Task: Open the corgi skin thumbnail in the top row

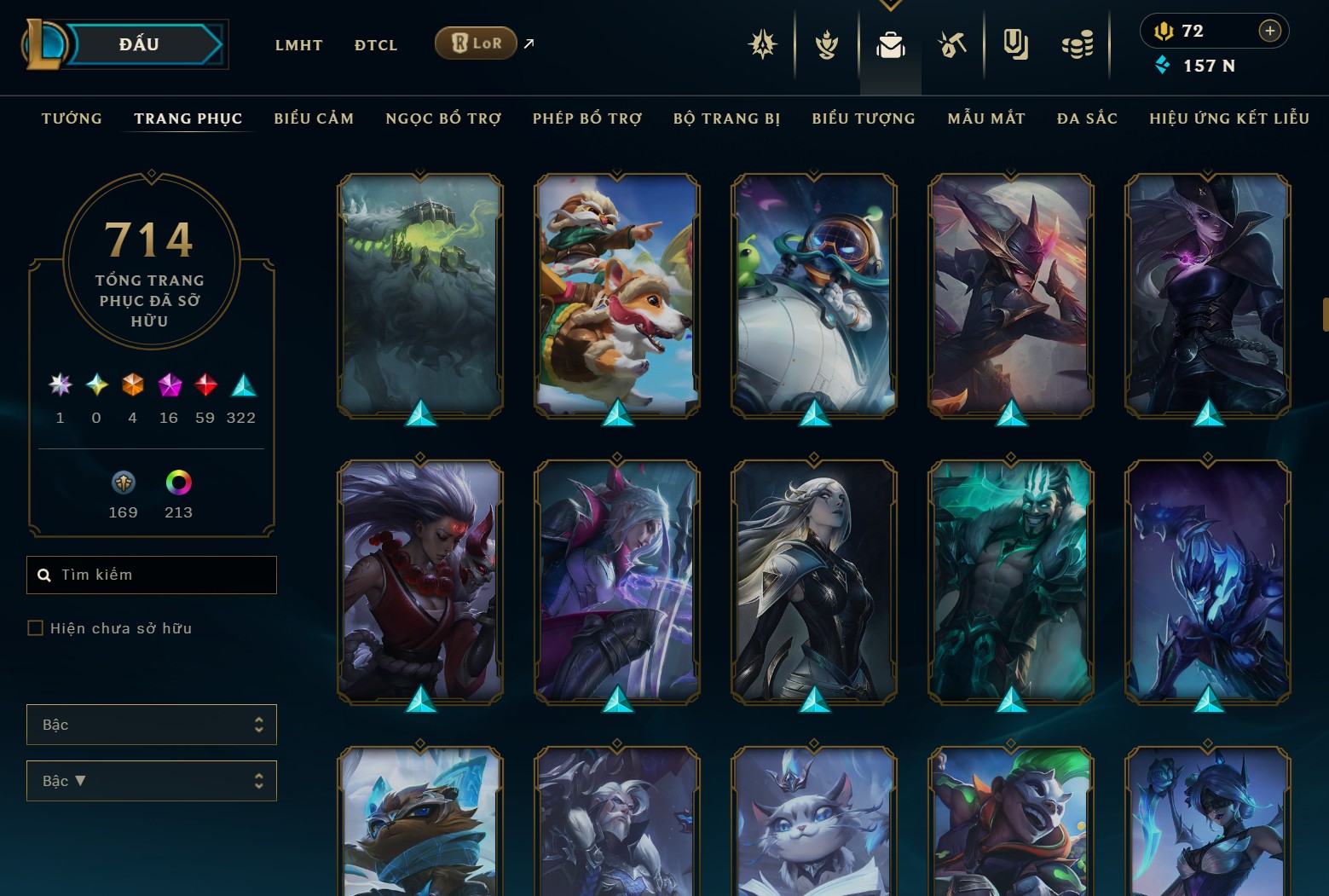Action: click(616, 294)
